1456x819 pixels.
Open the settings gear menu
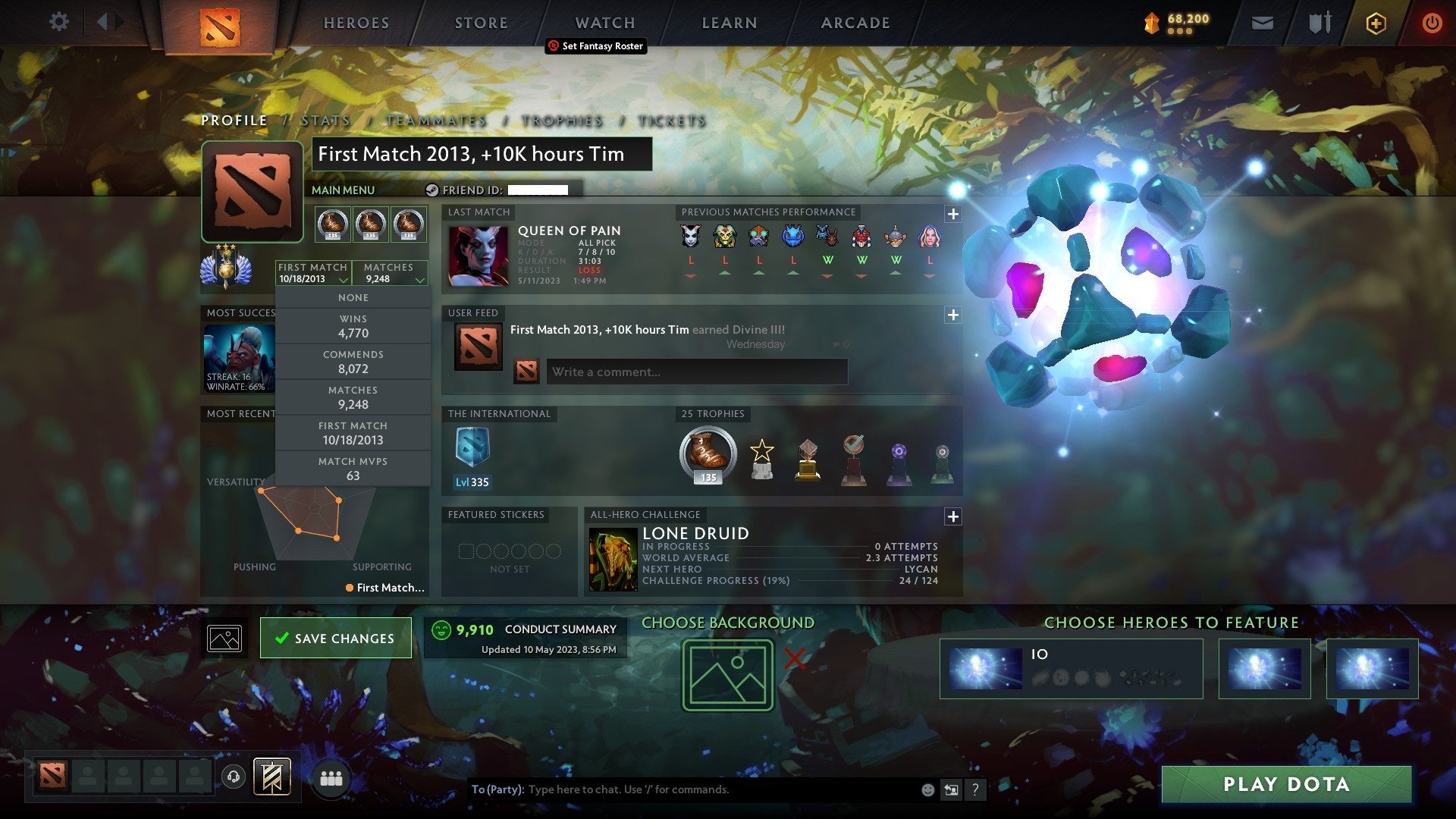click(x=58, y=21)
